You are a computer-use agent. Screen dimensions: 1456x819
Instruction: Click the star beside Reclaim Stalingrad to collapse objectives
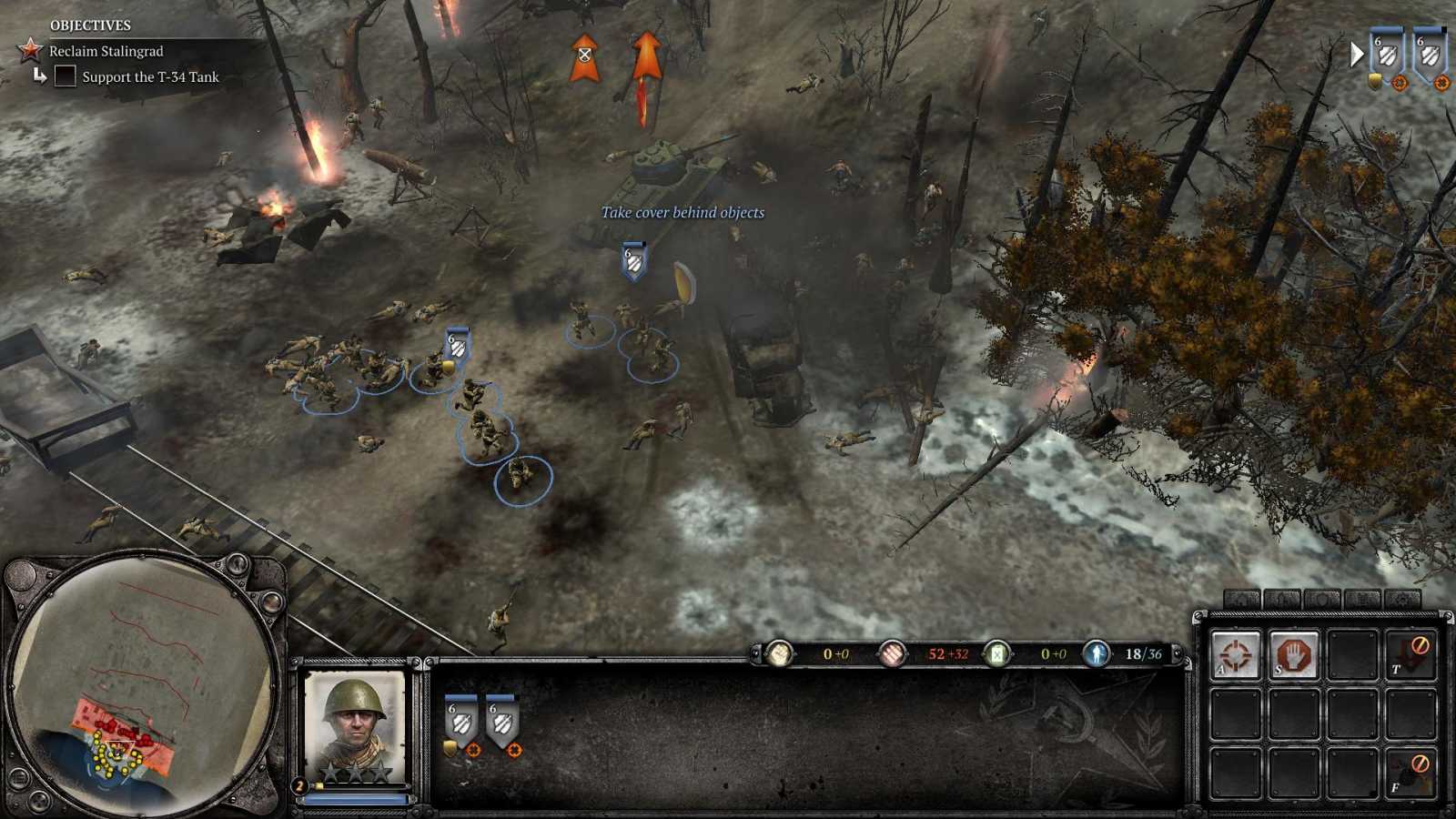point(30,52)
